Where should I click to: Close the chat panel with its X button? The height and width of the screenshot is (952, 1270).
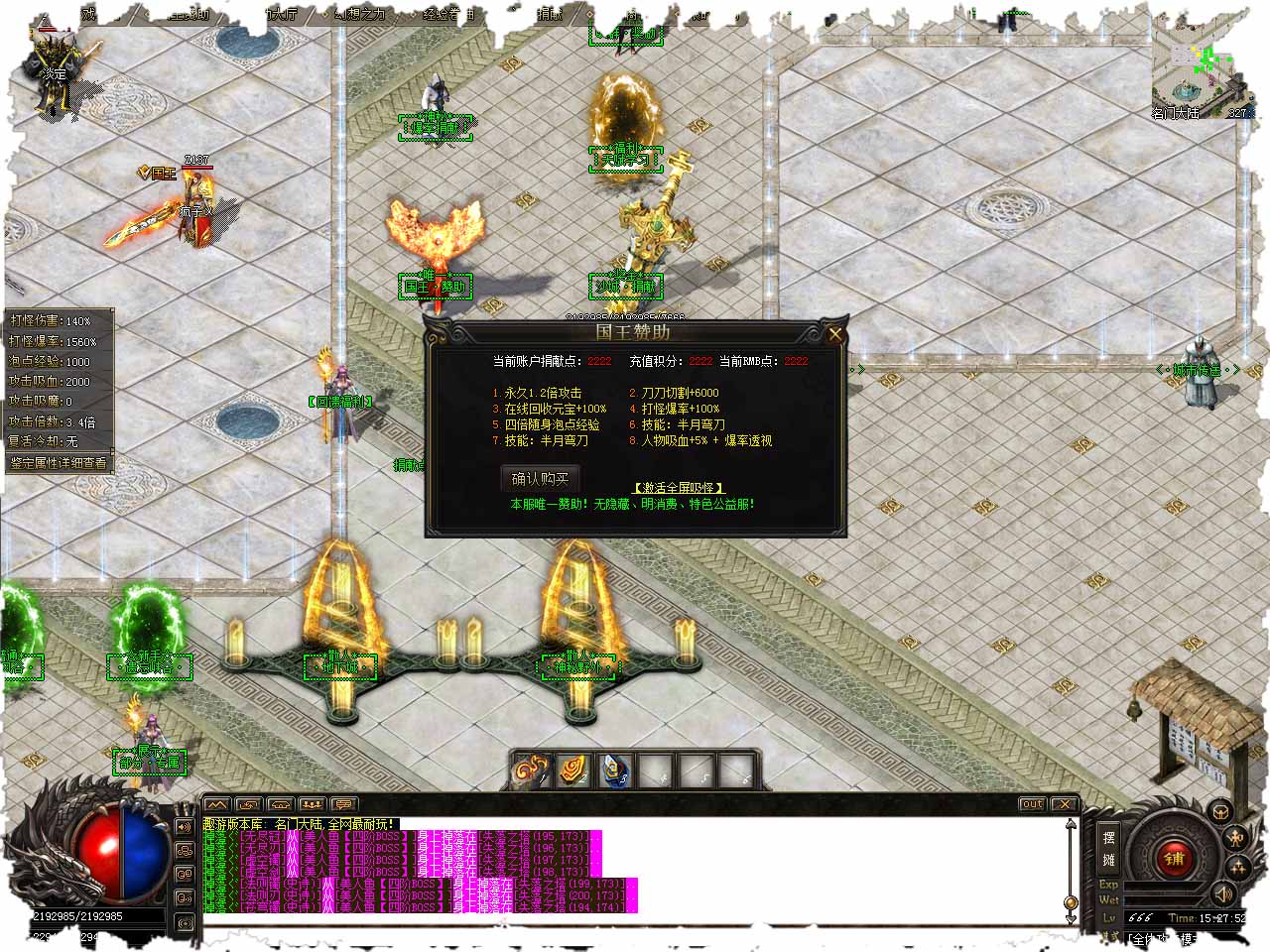coord(1064,804)
